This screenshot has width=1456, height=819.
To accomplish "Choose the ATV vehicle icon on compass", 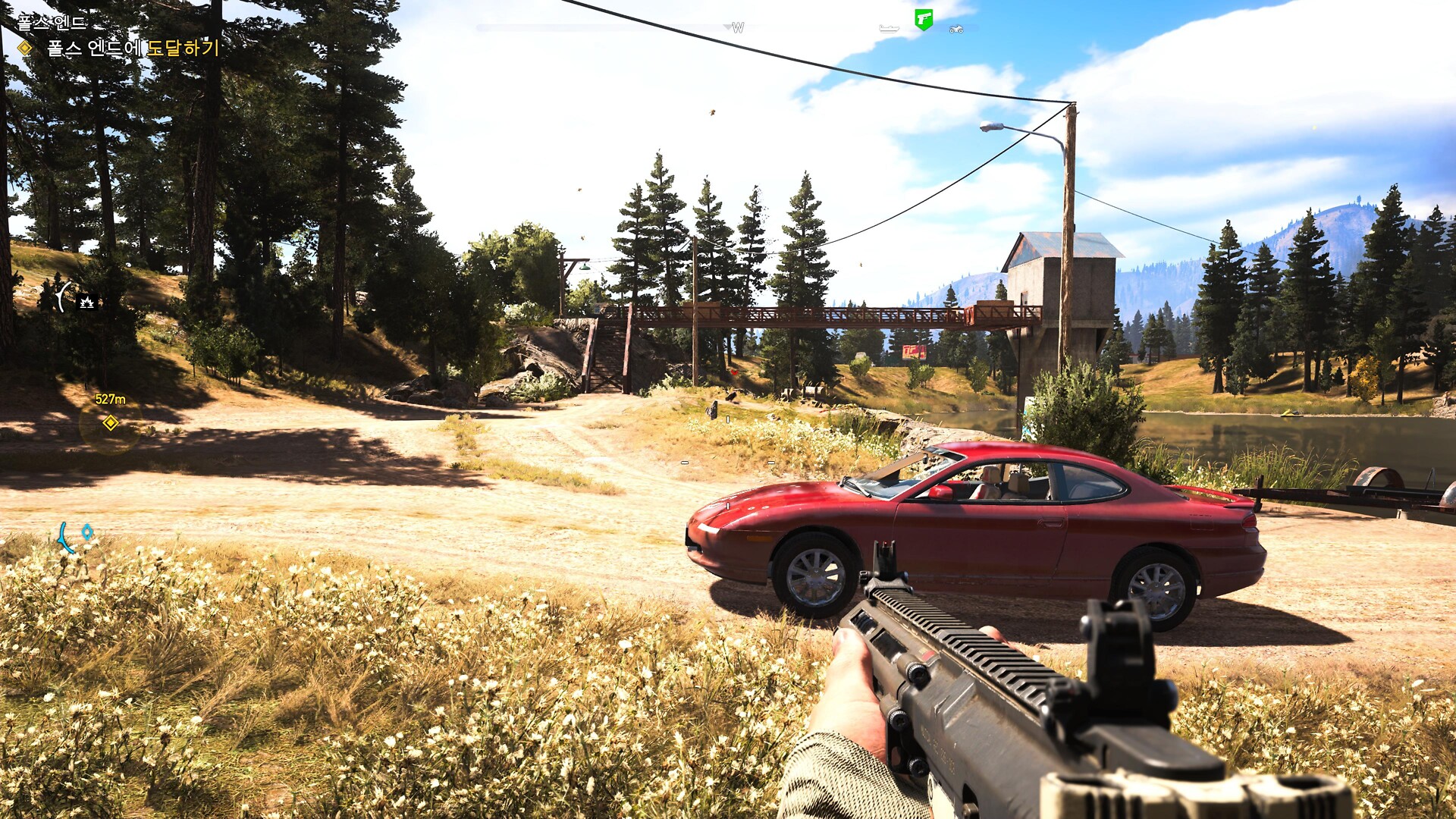I will click(x=956, y=30).
